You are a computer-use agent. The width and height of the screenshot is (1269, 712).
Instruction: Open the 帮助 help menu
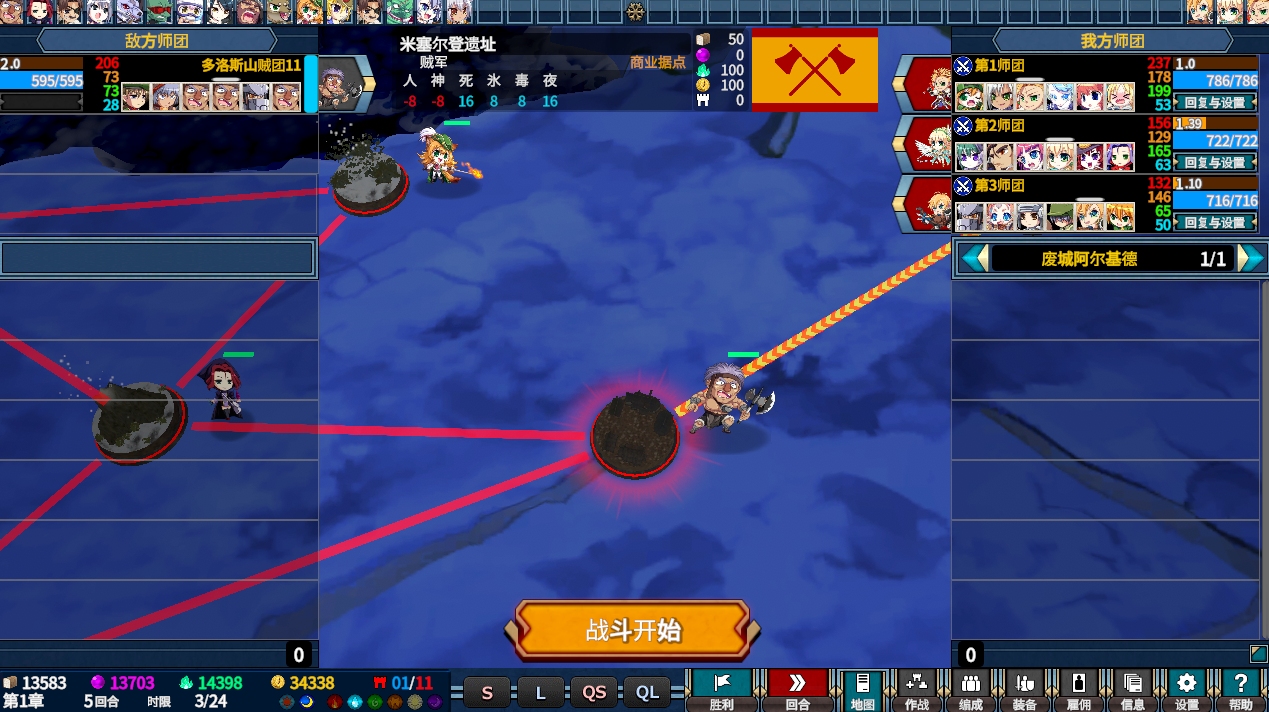(x=1241, y=690)
